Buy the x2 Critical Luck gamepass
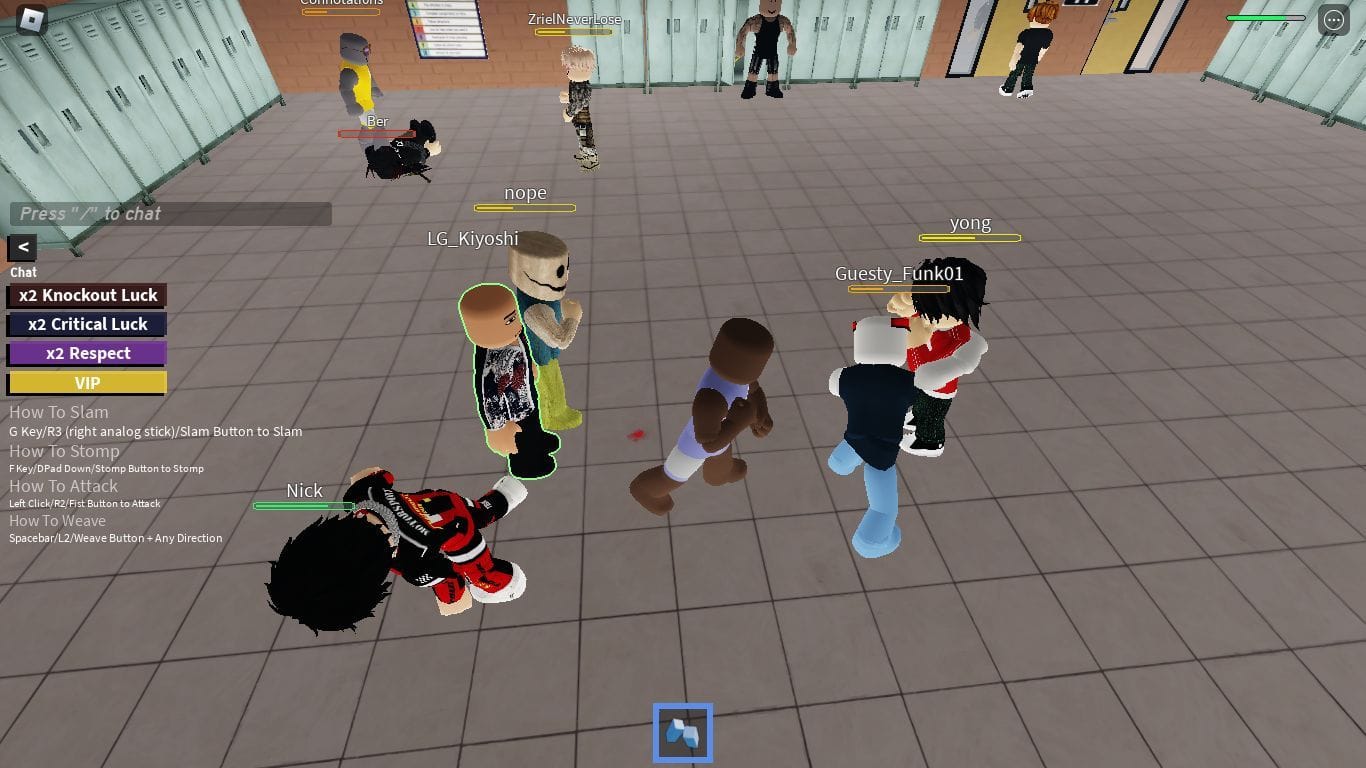This screenshot has width=1366, height=768. [87, 324]
